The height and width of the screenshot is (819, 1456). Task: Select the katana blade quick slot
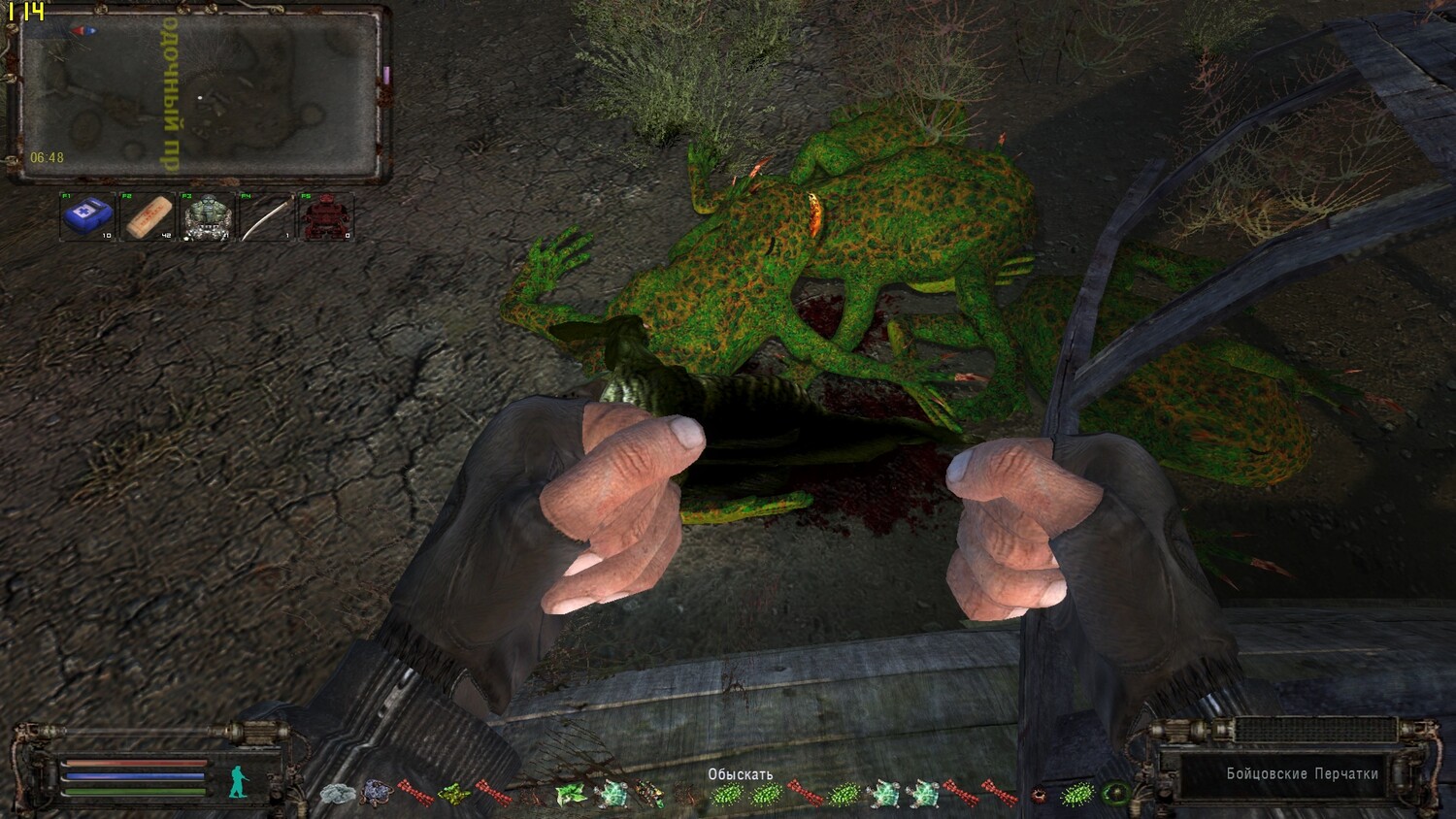click(x=267, y=217)
